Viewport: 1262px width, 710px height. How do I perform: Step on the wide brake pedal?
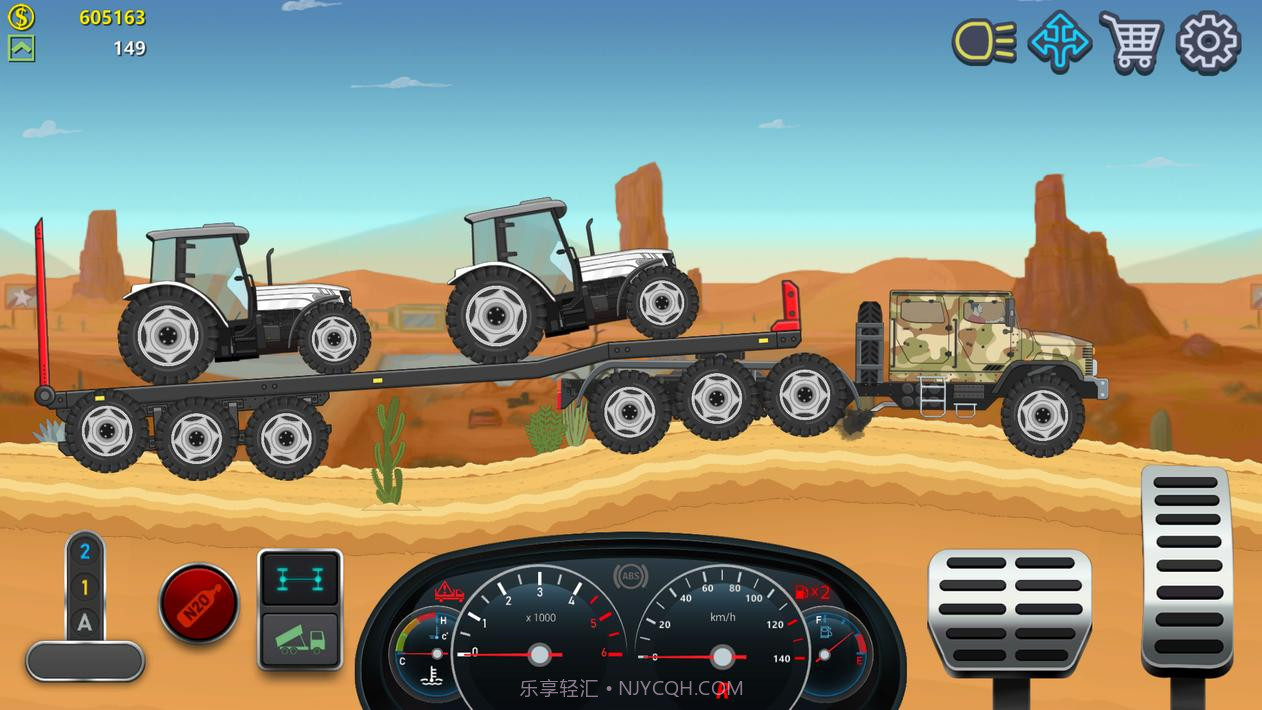click(x=1009, y=610)
